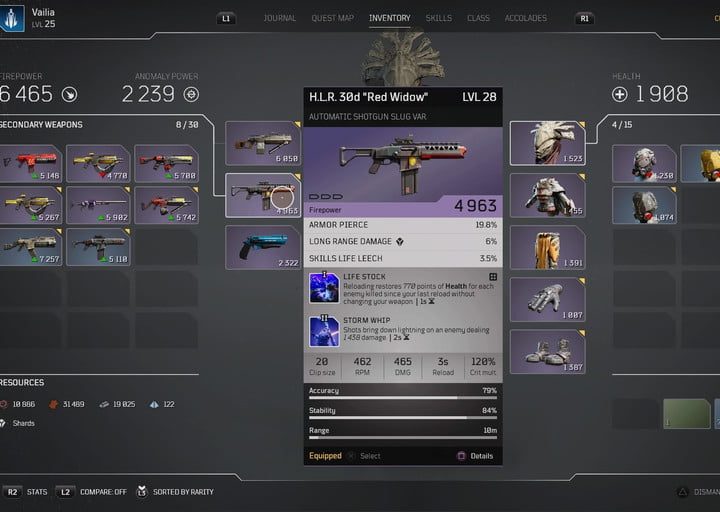
Task: Switch to the Journal tab
Action: coord(279,18)
